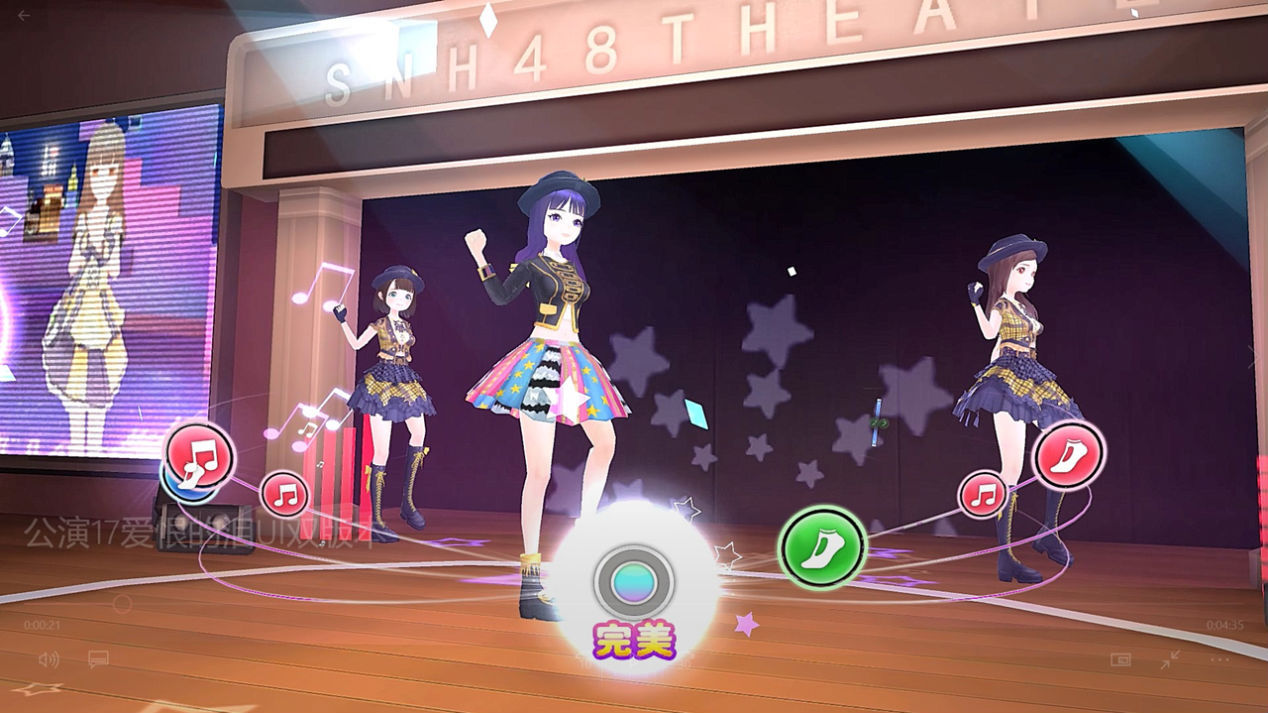The height and width of the screenshot is (713, 1268).
Task: Go back using the top-left arrow
Action: point(24,15)
